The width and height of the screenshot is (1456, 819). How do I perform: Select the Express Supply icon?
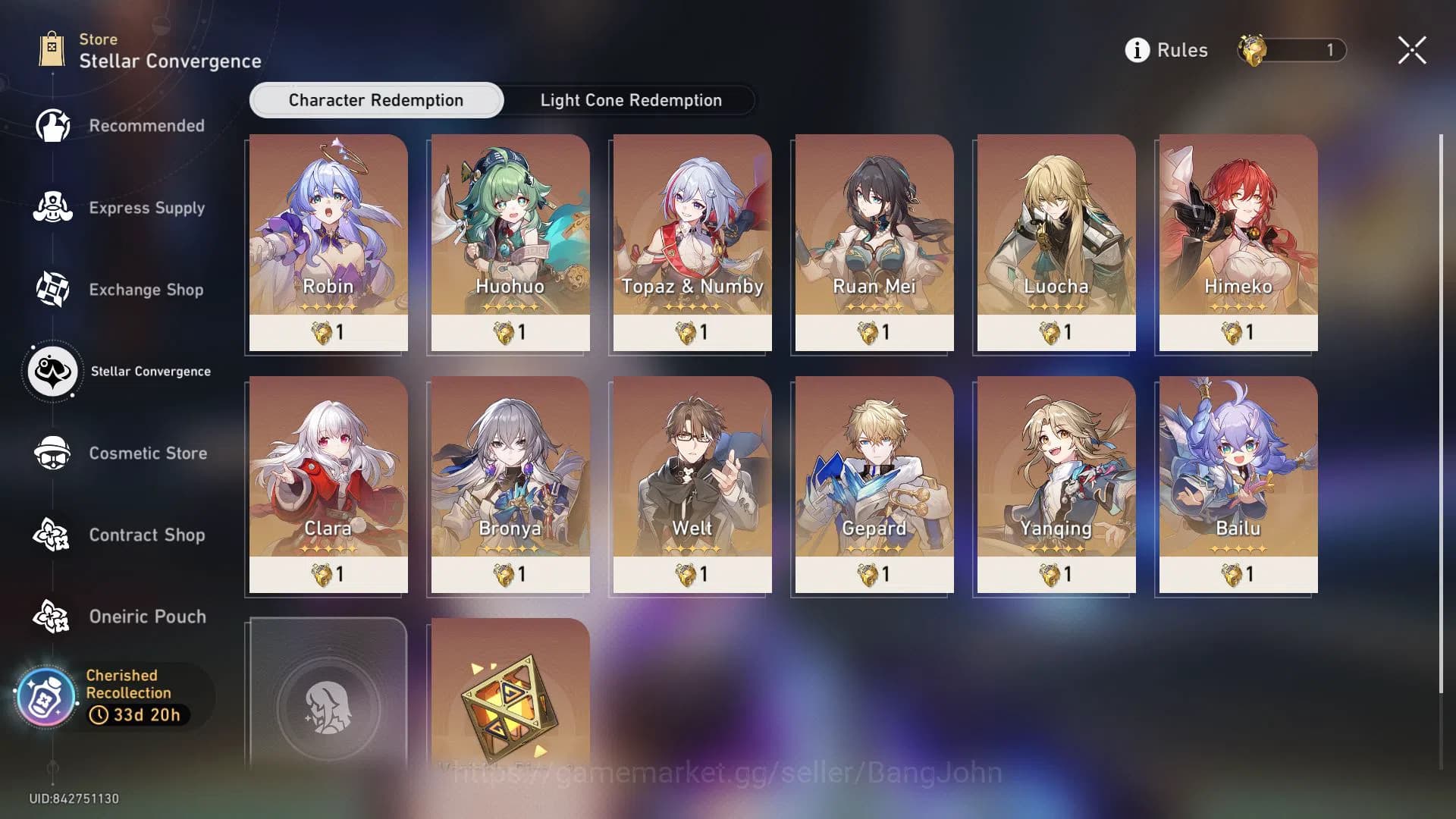coord(52,207)
